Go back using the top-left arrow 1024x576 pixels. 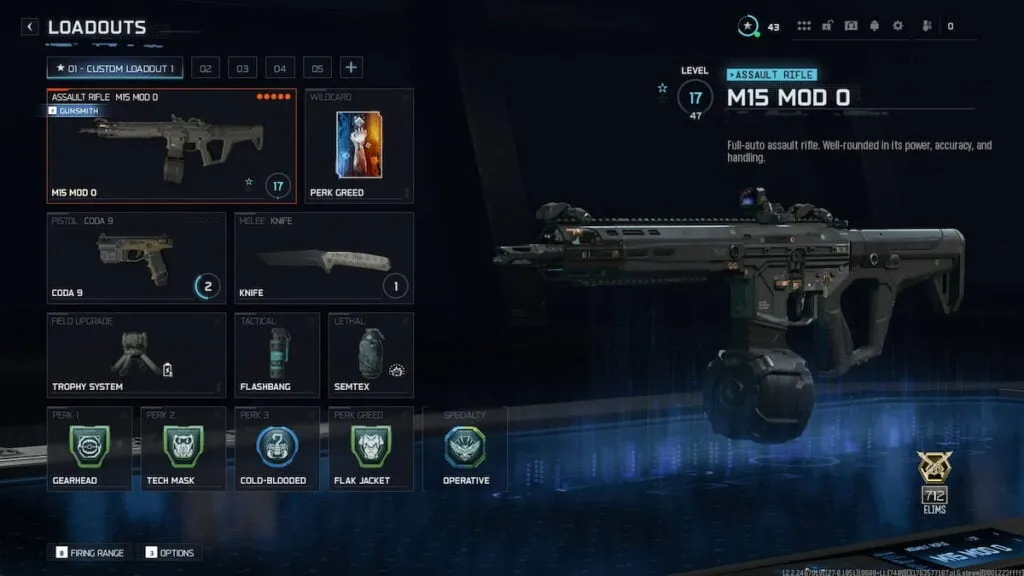30,27
